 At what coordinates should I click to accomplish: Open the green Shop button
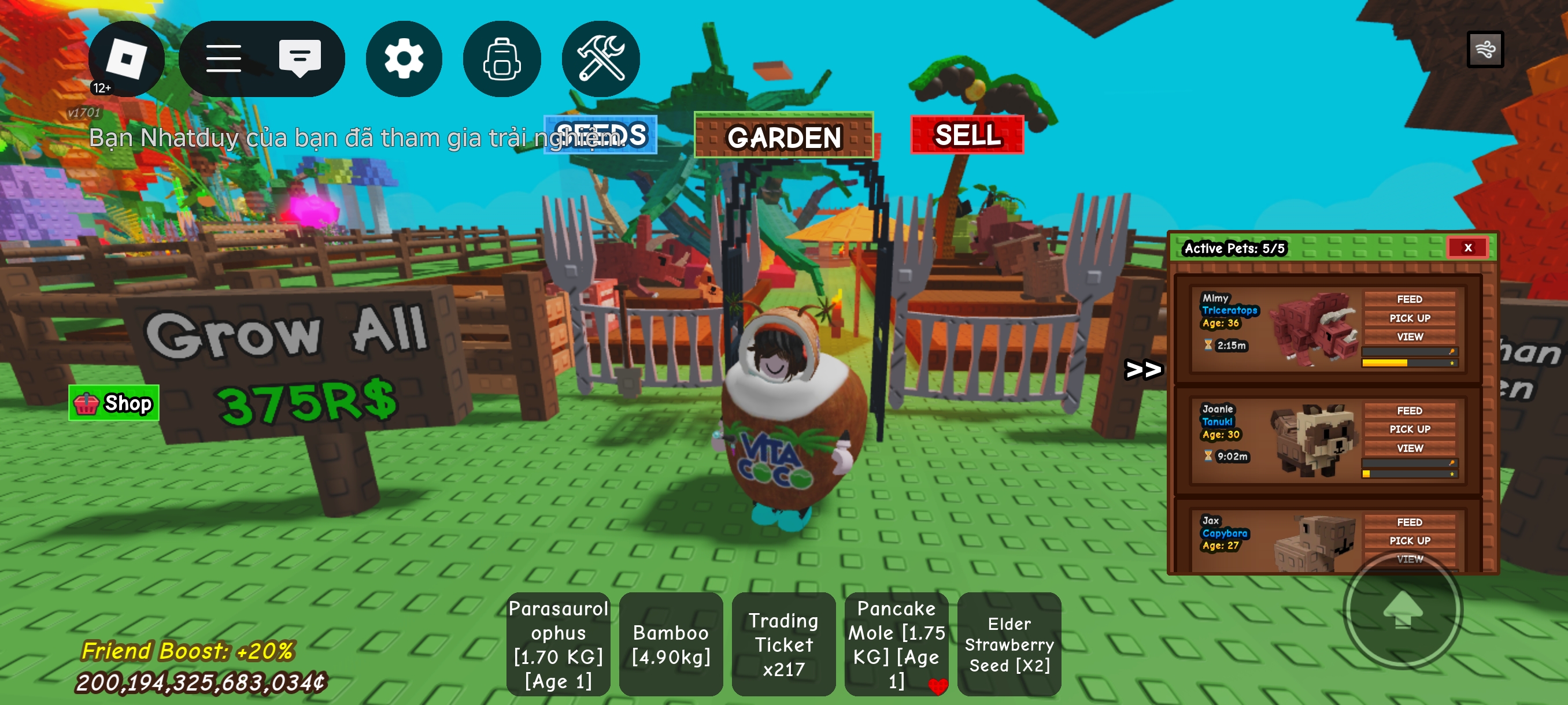pos(114,403)
